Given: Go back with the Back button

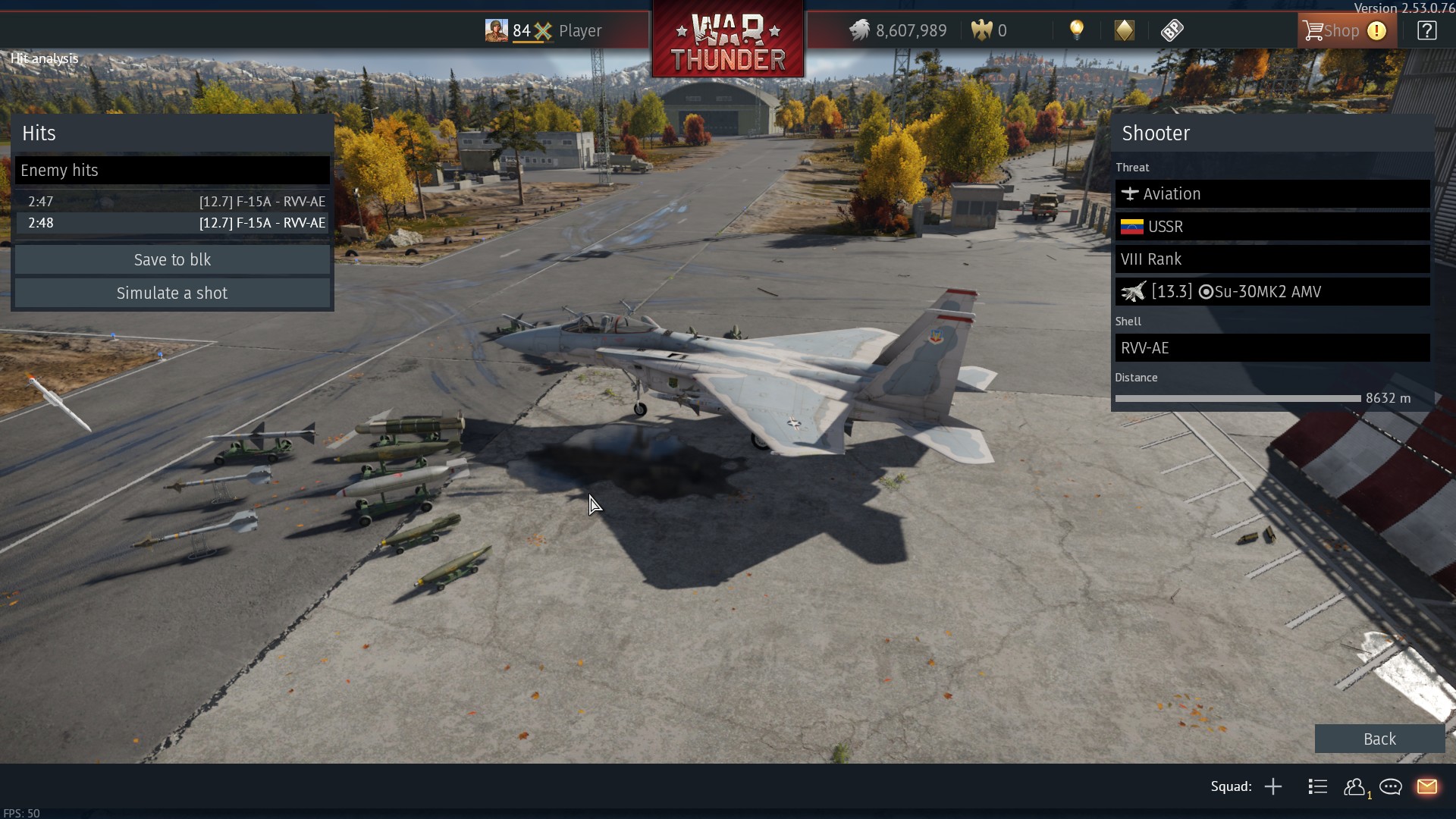Looking at the screenshot, I should pyautogui.click(x=1379, y=739).
